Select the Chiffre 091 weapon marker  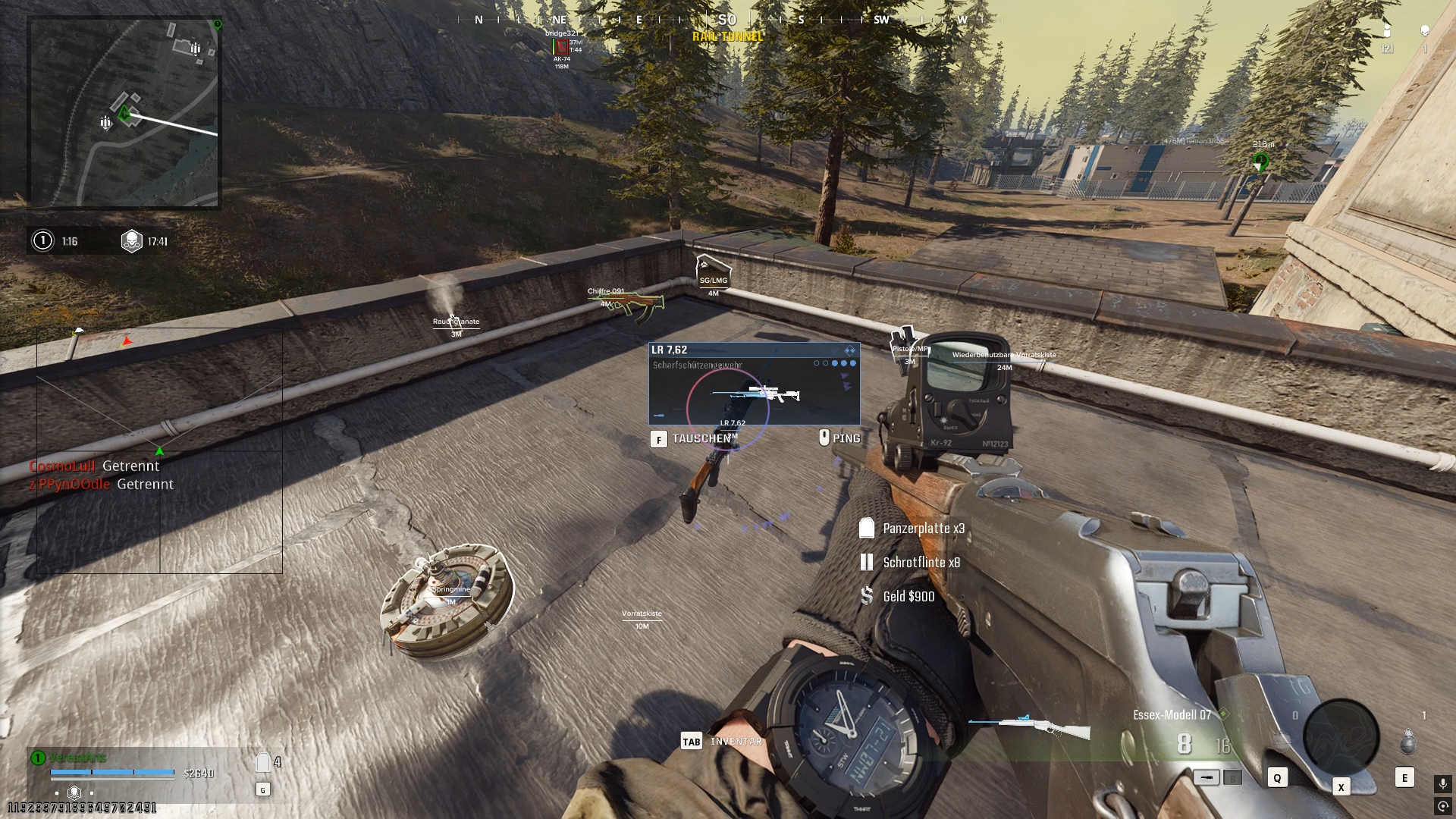[626, 302]
